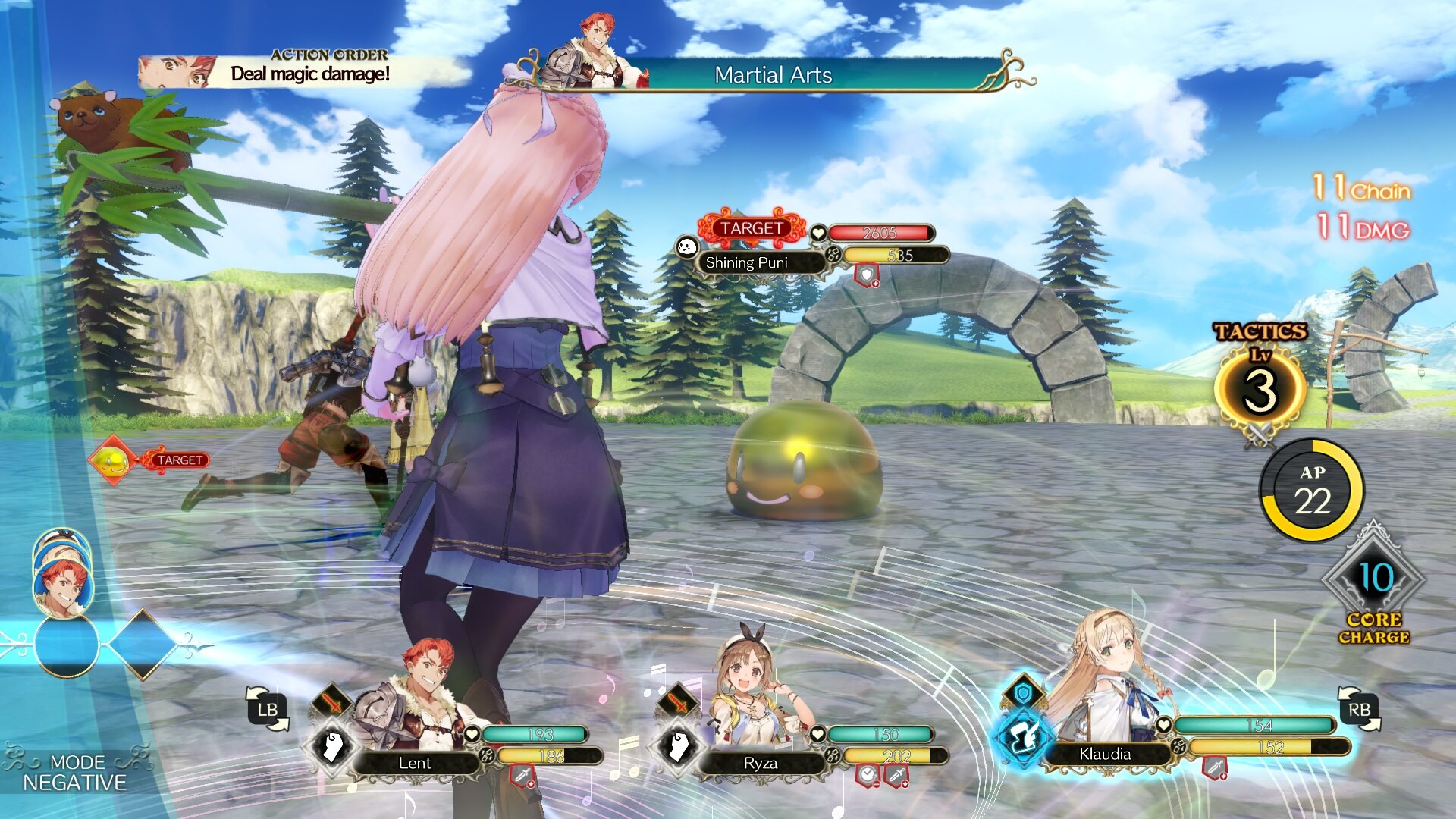The height and width of the screenshot is (819, 1456).
Task: Select the Martial Arts banner at top
Action: tap(772, 75)
